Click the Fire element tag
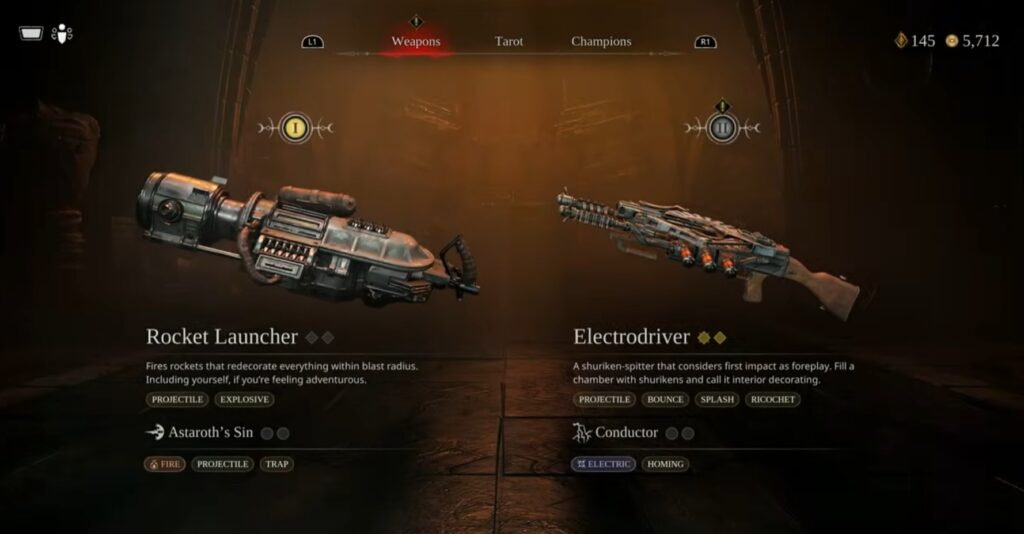This screenshot has height=534, width=1024. click(165, 464)
